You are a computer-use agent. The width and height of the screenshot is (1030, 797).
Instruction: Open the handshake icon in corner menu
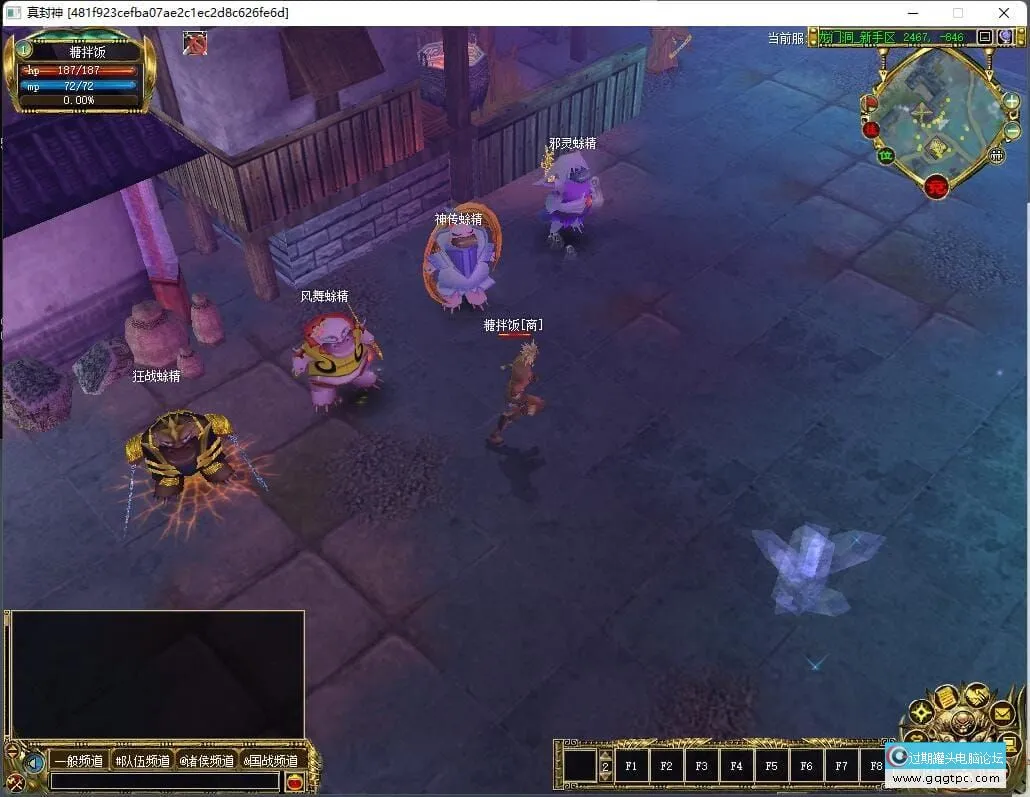click(975, 697)
